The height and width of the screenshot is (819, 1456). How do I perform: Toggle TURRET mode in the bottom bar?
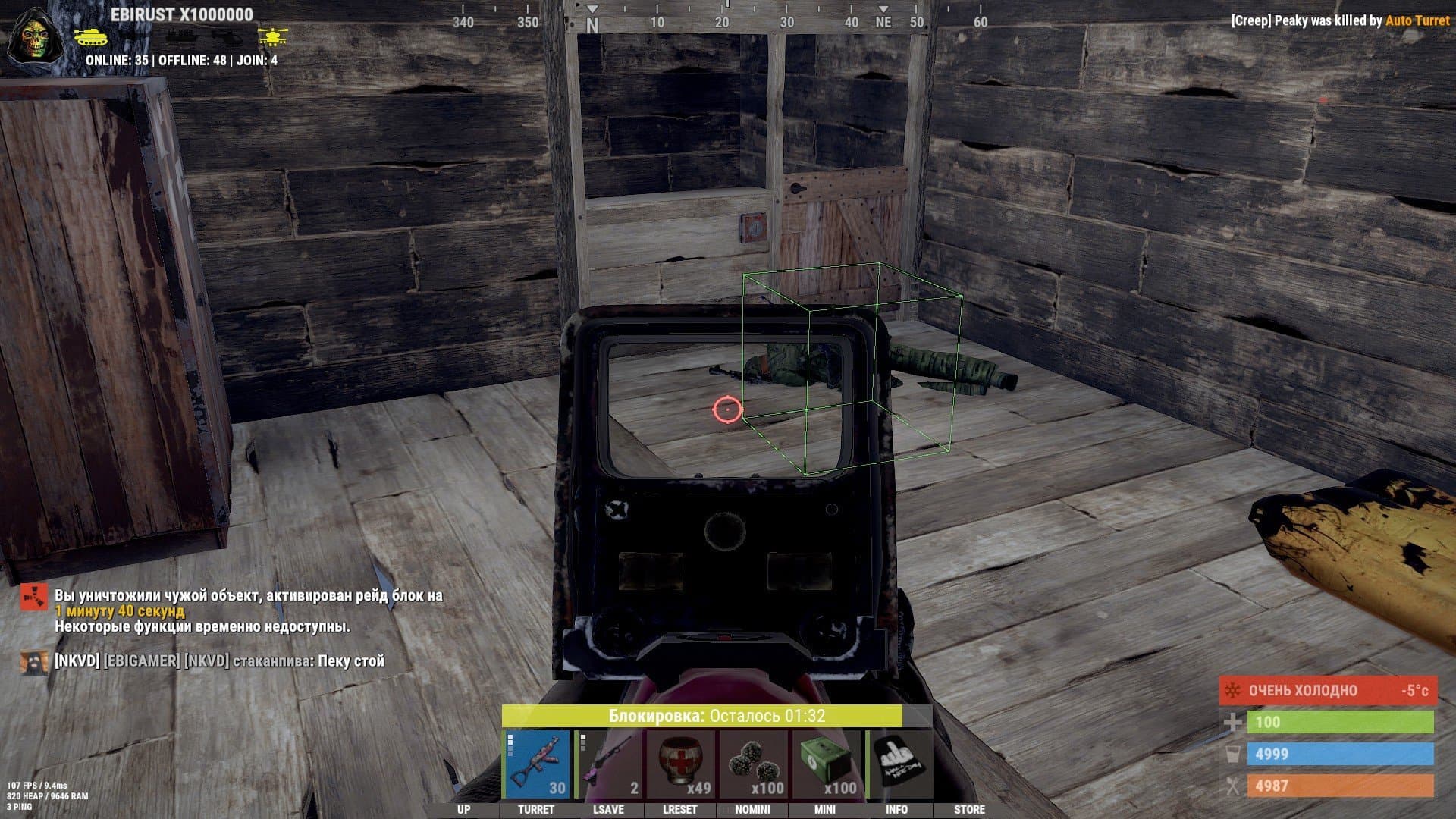(536, 809)
